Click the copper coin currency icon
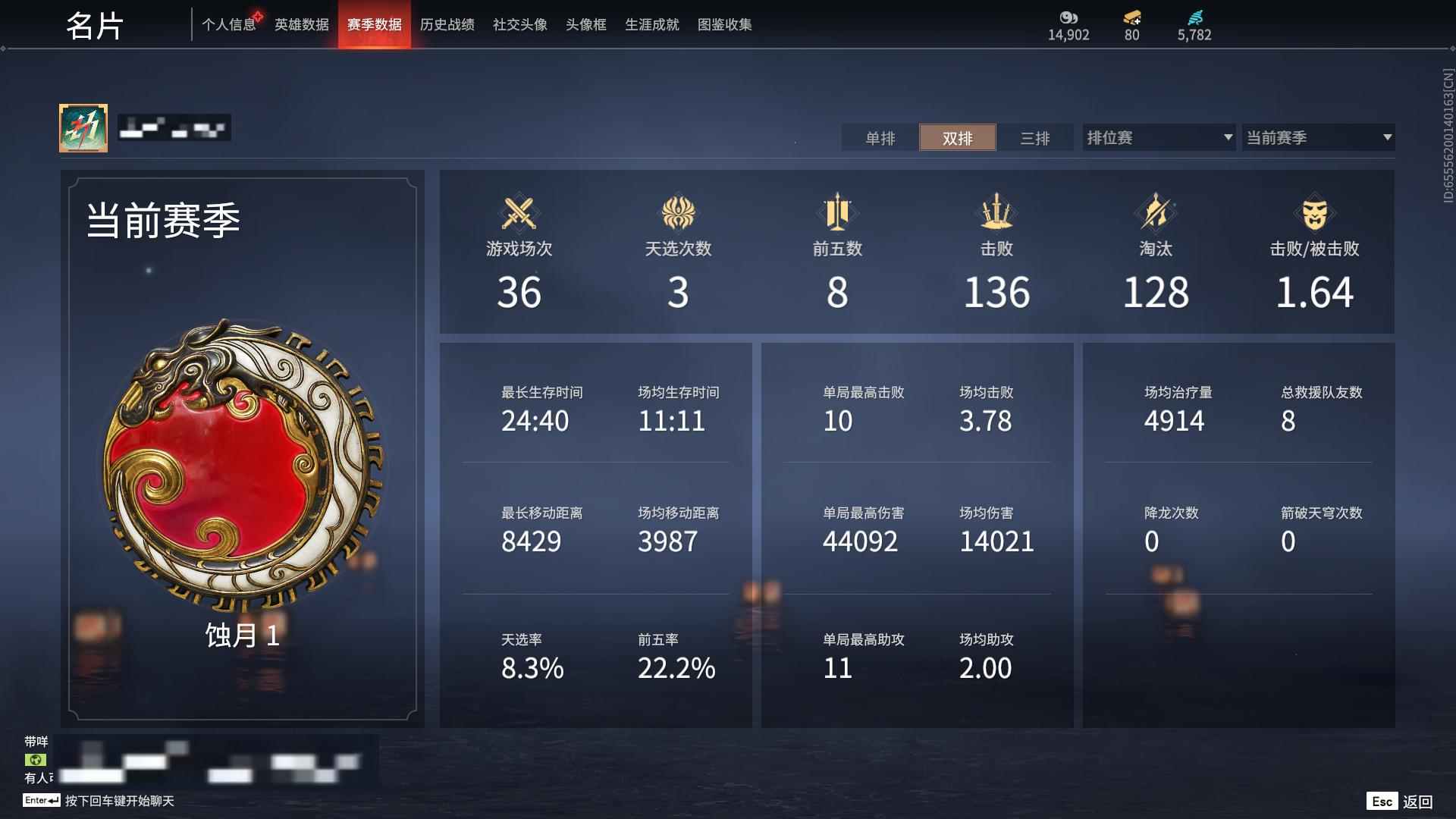The image size is (1456, 819). coord(1068,17)
